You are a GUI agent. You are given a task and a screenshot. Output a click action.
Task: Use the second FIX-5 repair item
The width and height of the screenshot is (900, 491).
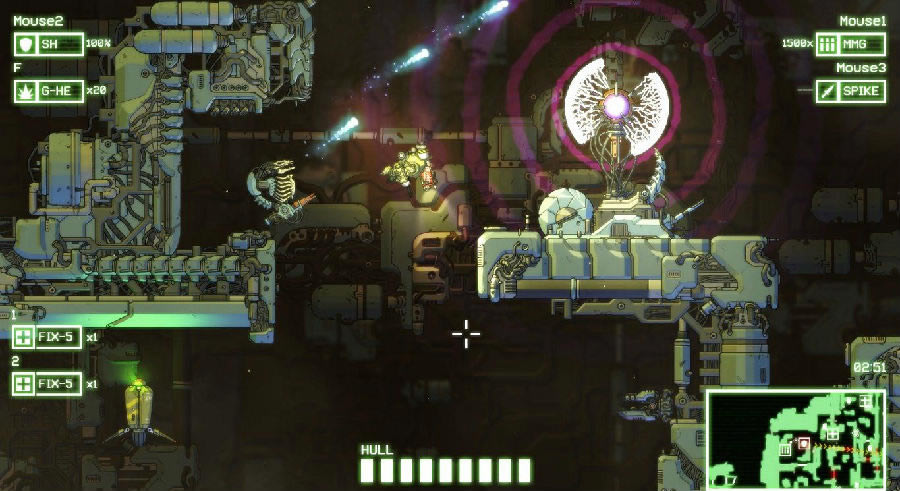[47, 383]
